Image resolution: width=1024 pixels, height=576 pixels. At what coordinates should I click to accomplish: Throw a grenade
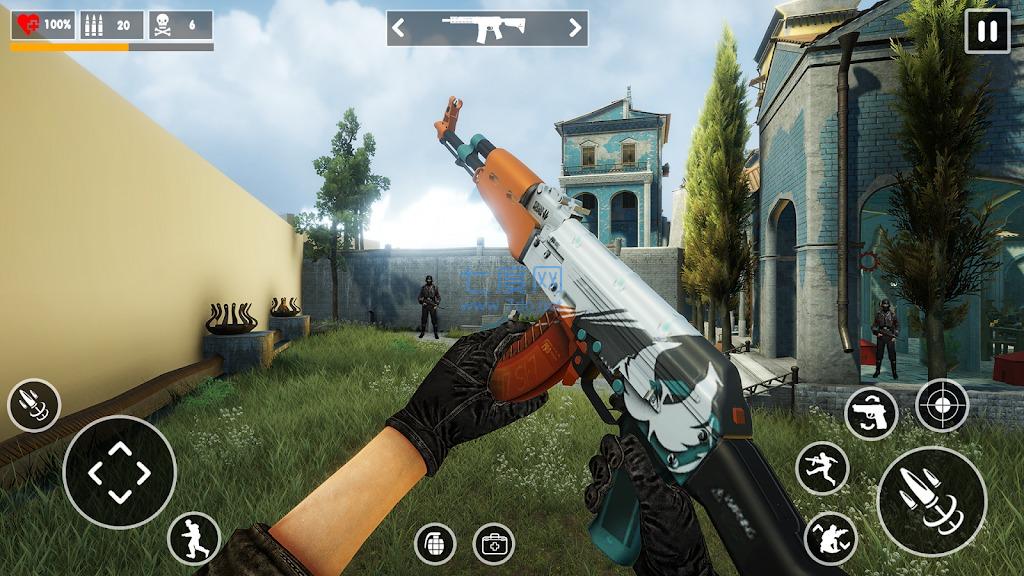[435, 543]
